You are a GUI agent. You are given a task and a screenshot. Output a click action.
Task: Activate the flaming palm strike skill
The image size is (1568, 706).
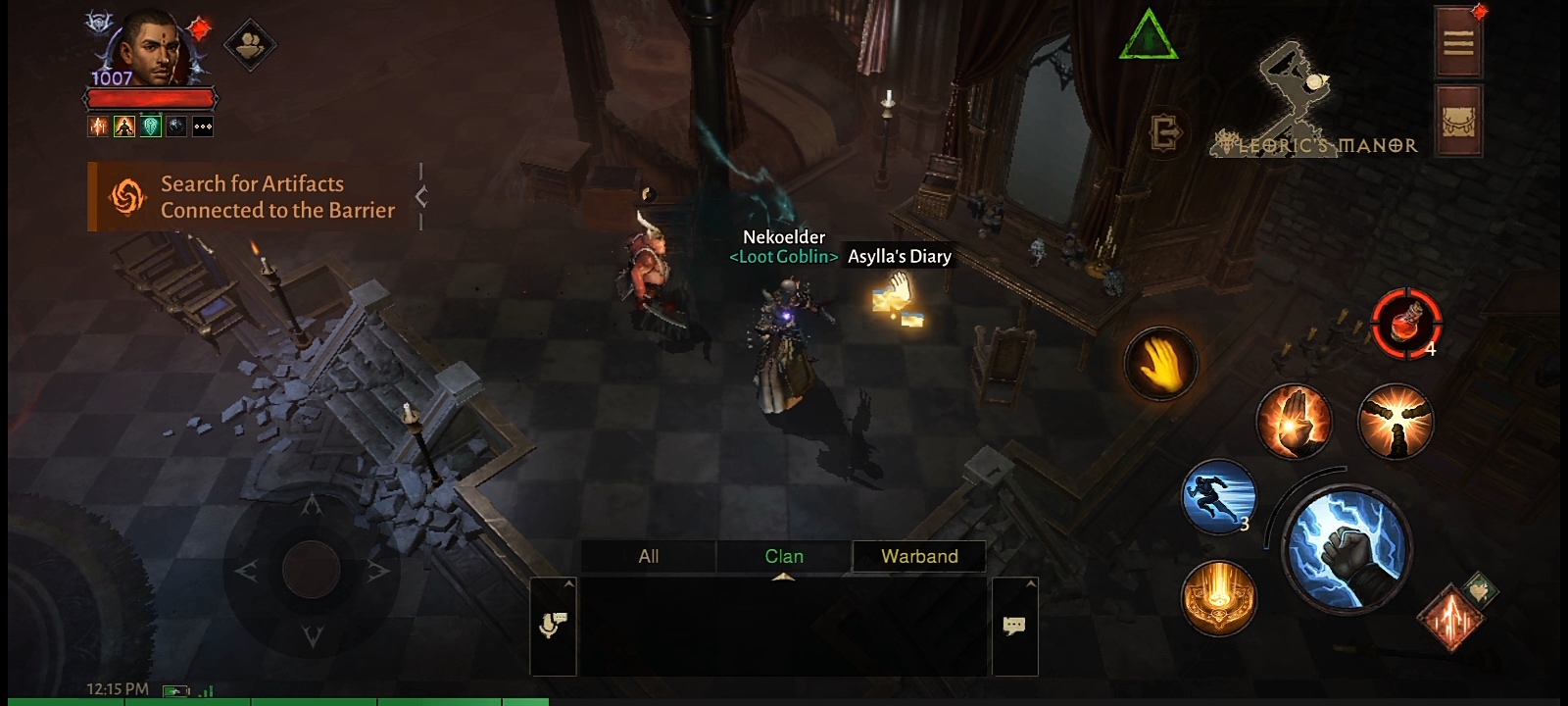(1294, 421)
